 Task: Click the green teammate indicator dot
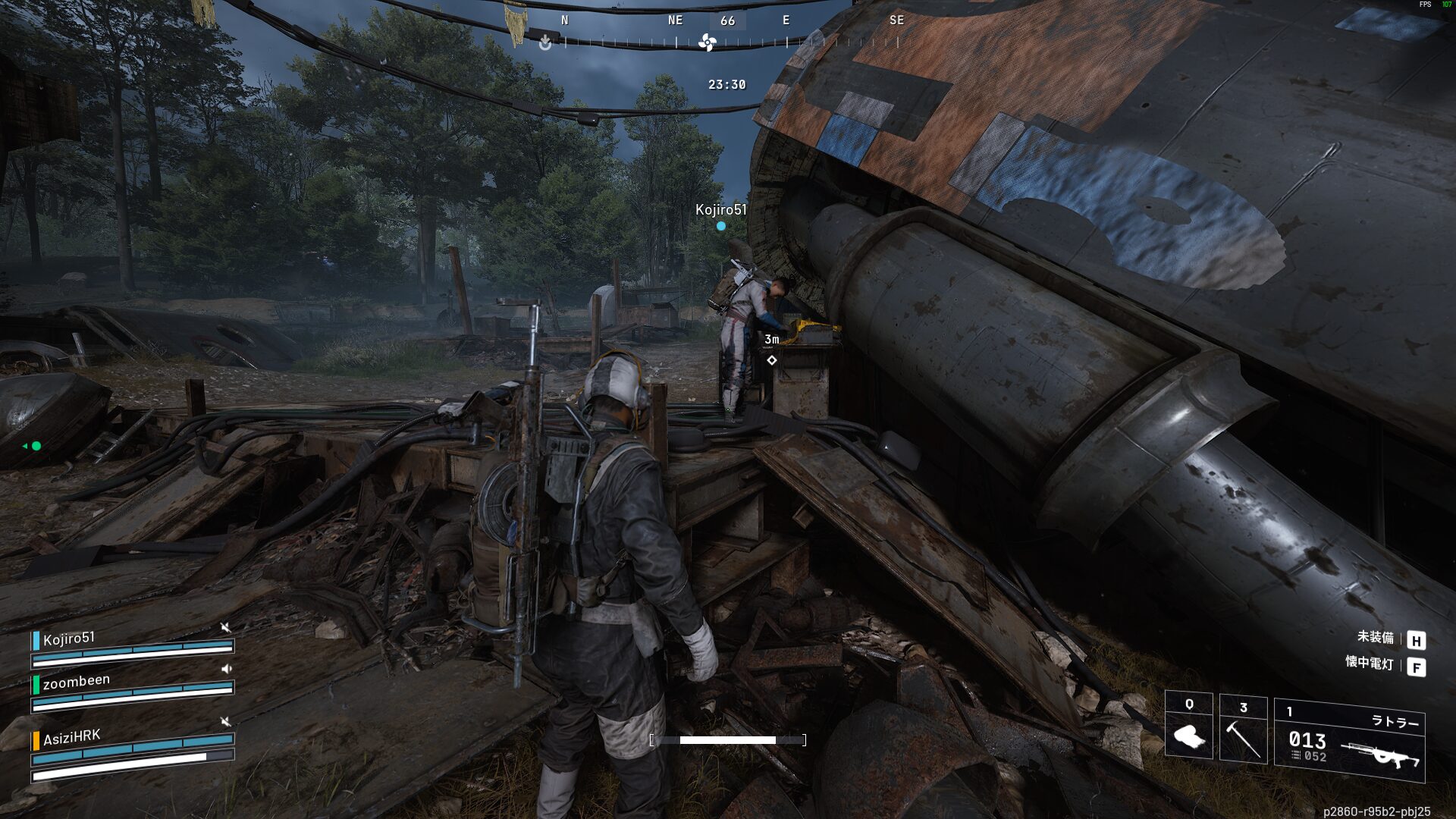click(36, 446)
